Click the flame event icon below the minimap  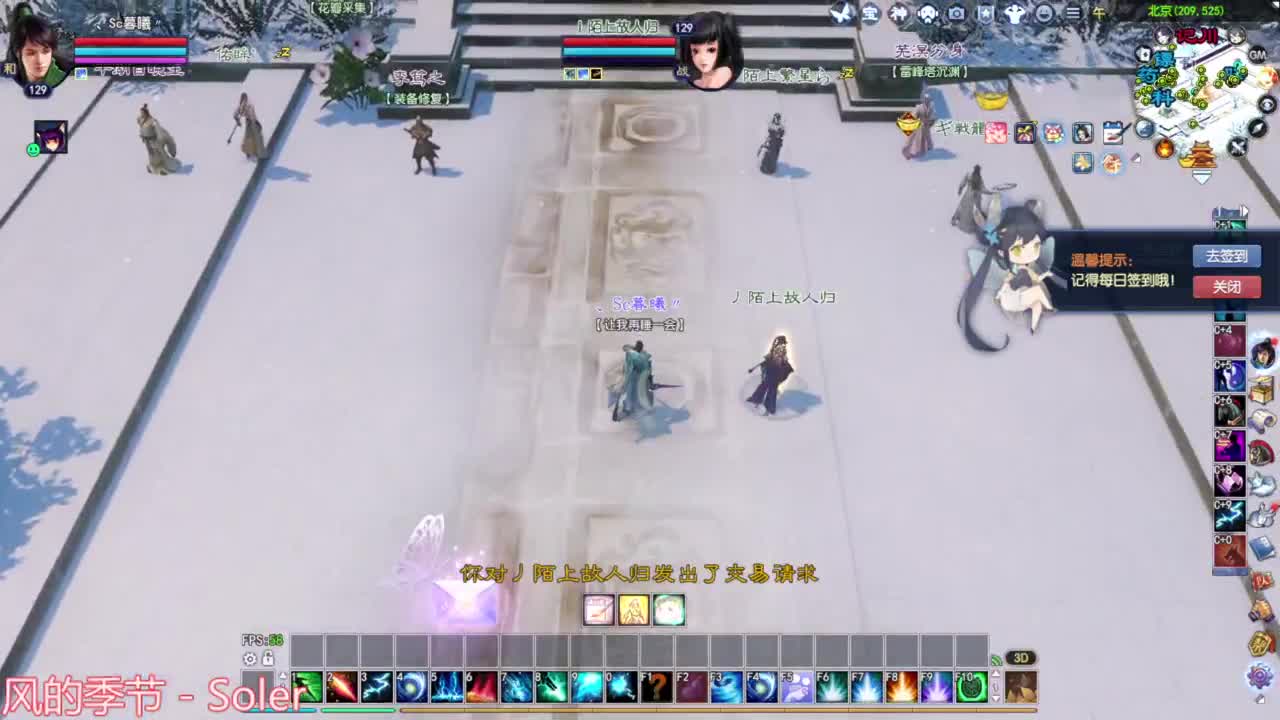1165,150
